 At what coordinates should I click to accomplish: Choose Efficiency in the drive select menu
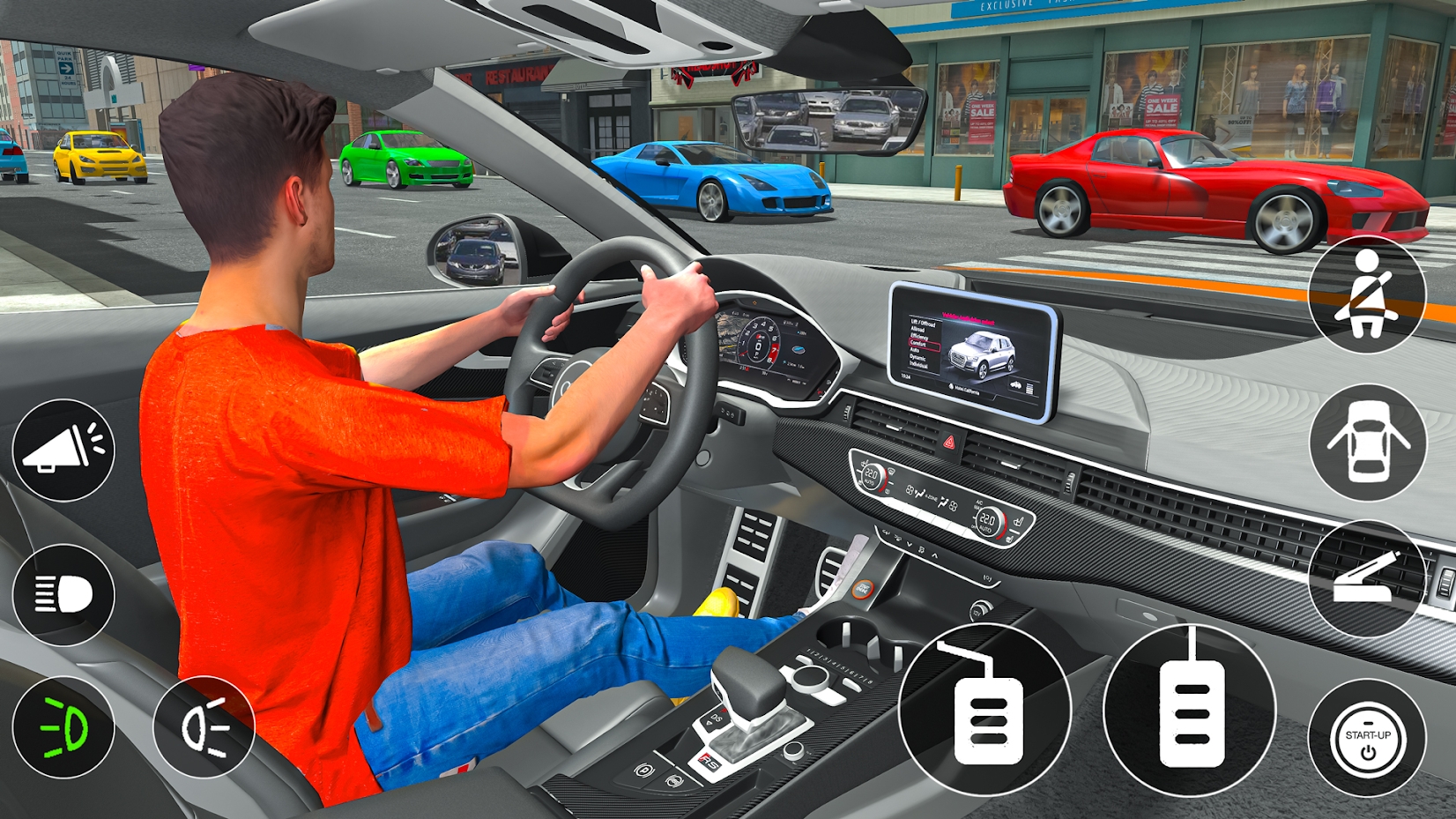tap(919, 337)
